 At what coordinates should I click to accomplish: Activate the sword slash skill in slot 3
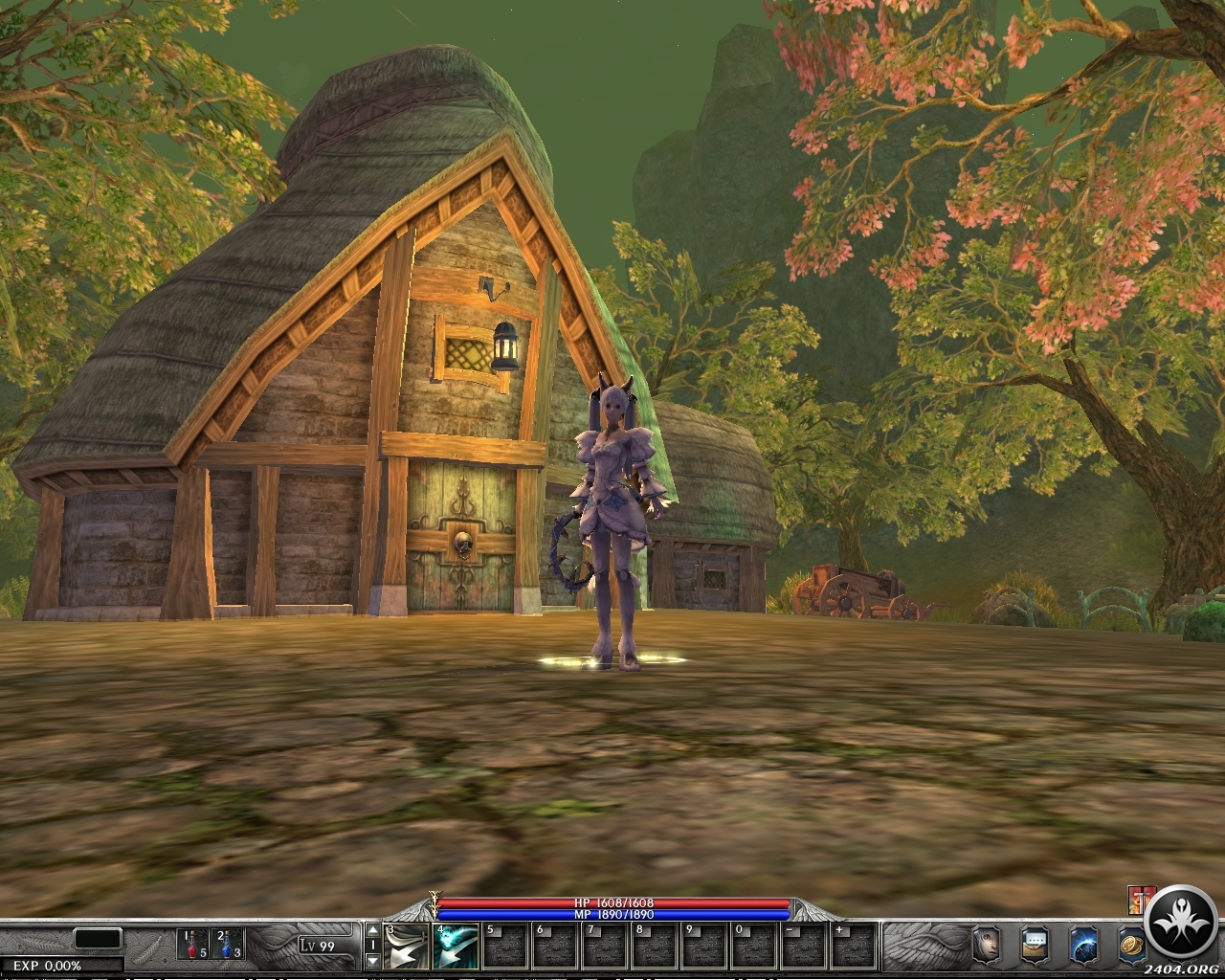pos(406,947)
